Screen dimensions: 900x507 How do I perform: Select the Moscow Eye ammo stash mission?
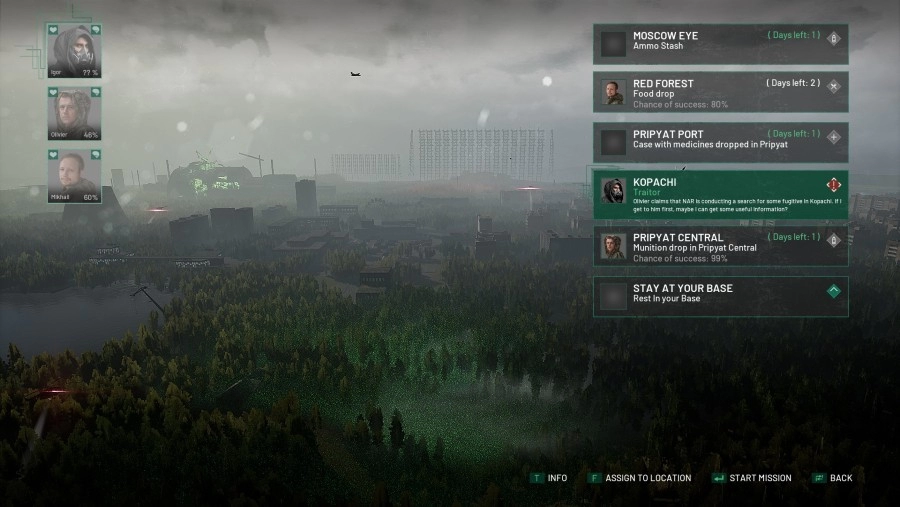[x=720, y=42]
